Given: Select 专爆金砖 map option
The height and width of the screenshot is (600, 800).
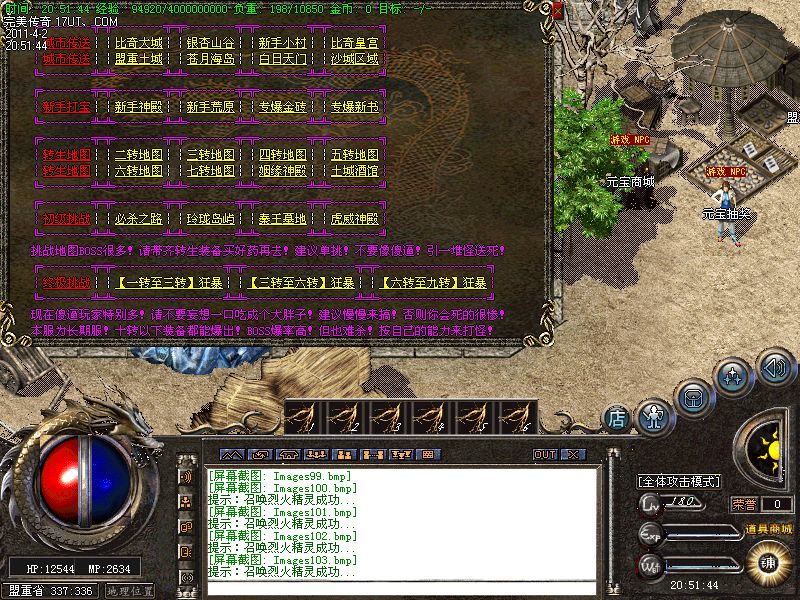Looking at the screenshot, I should [283, 106].
